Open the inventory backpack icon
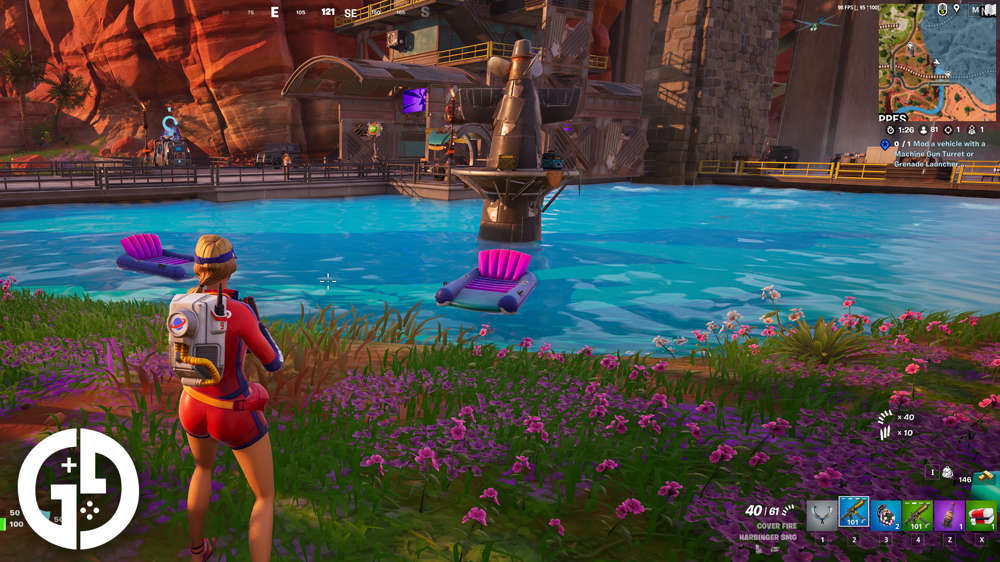Screen dimensions: 1000x562 click(947, 472)
